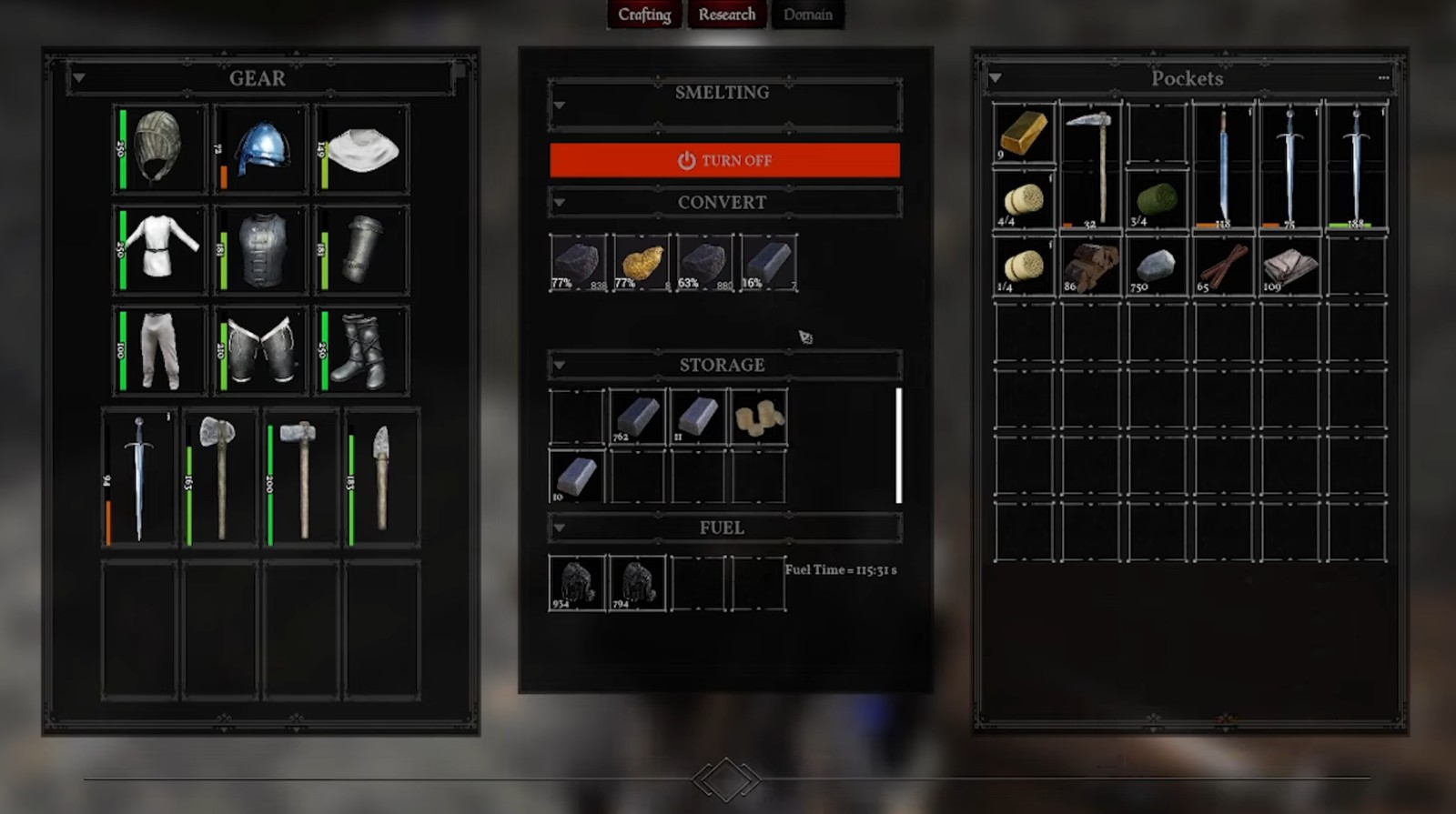
Task: Click the gray stone in Pockets
Action: pyautogui.click(x=1157, y=266)
